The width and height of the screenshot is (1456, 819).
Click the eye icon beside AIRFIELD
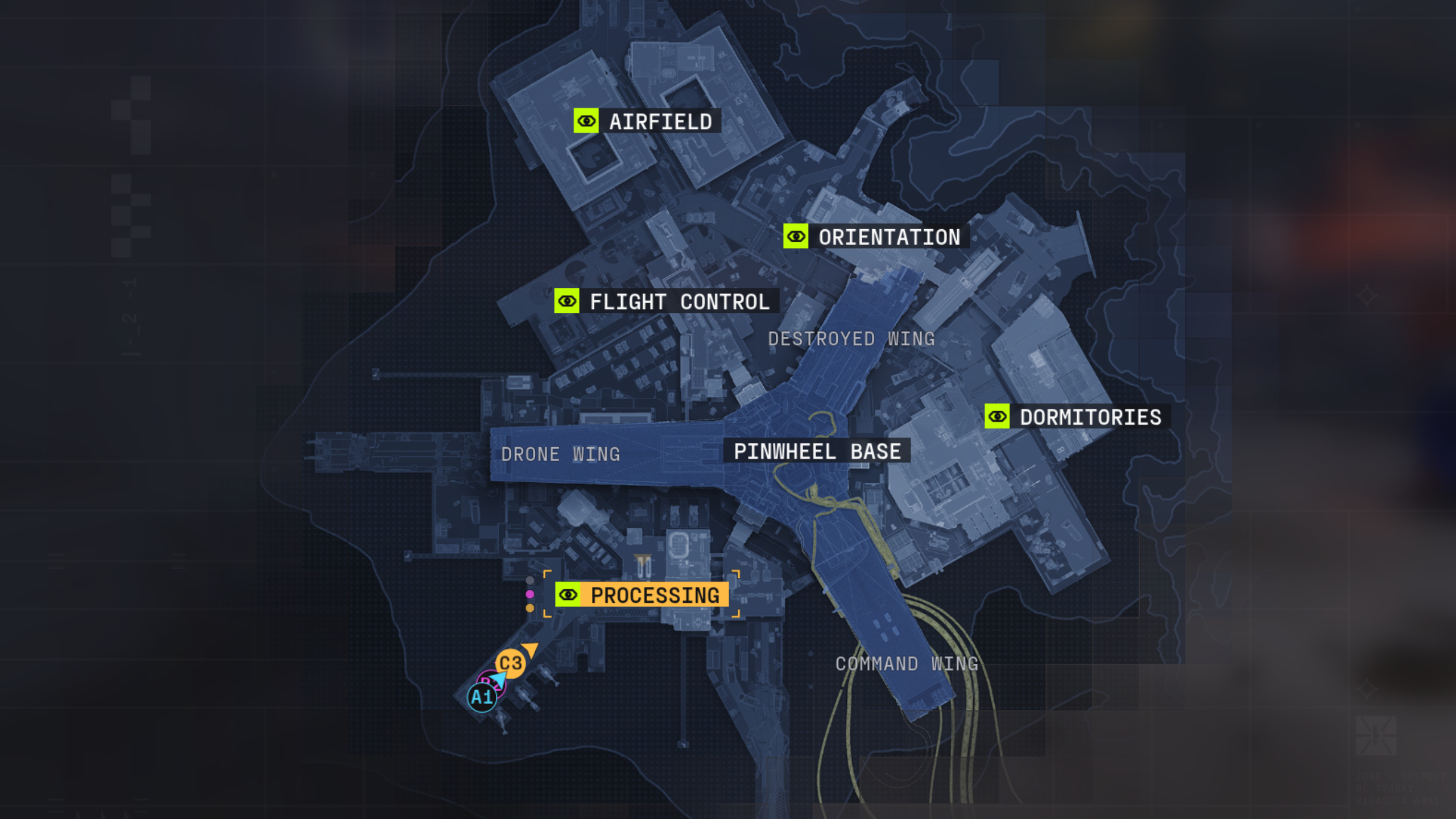point(586,121)
